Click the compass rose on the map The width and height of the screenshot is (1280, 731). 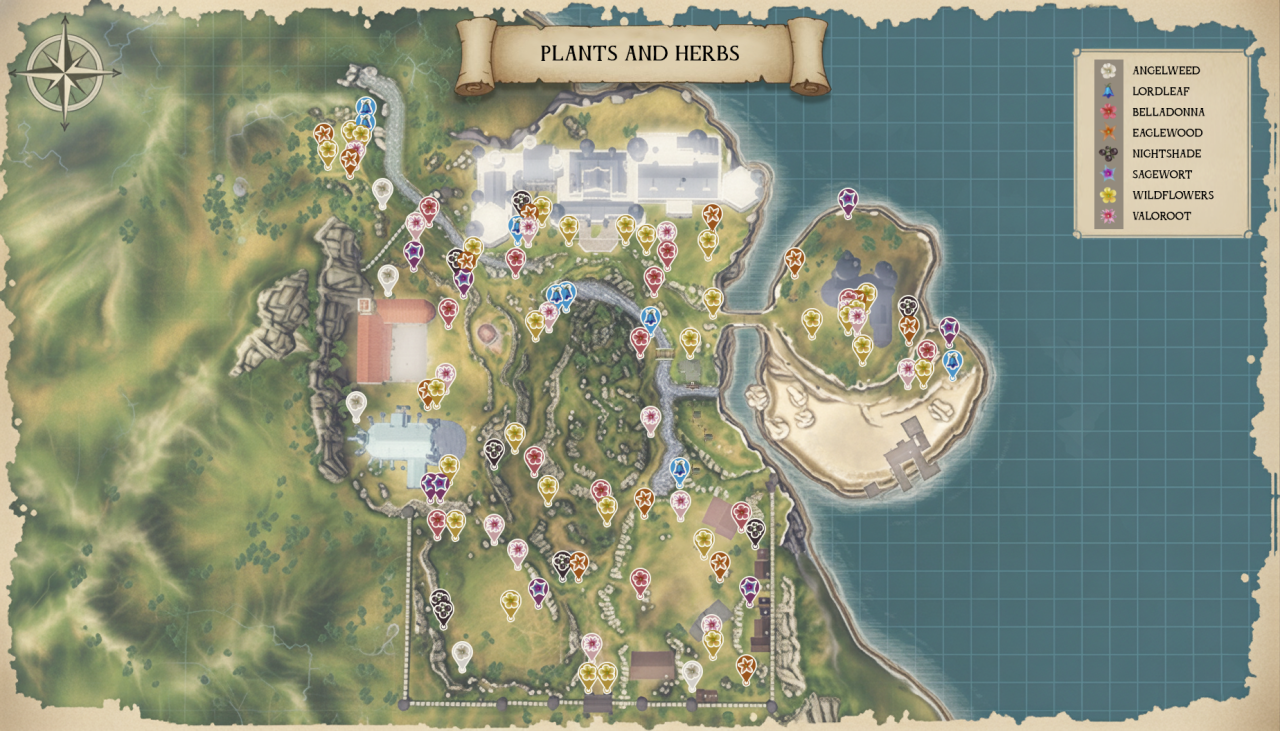point(65,72)
